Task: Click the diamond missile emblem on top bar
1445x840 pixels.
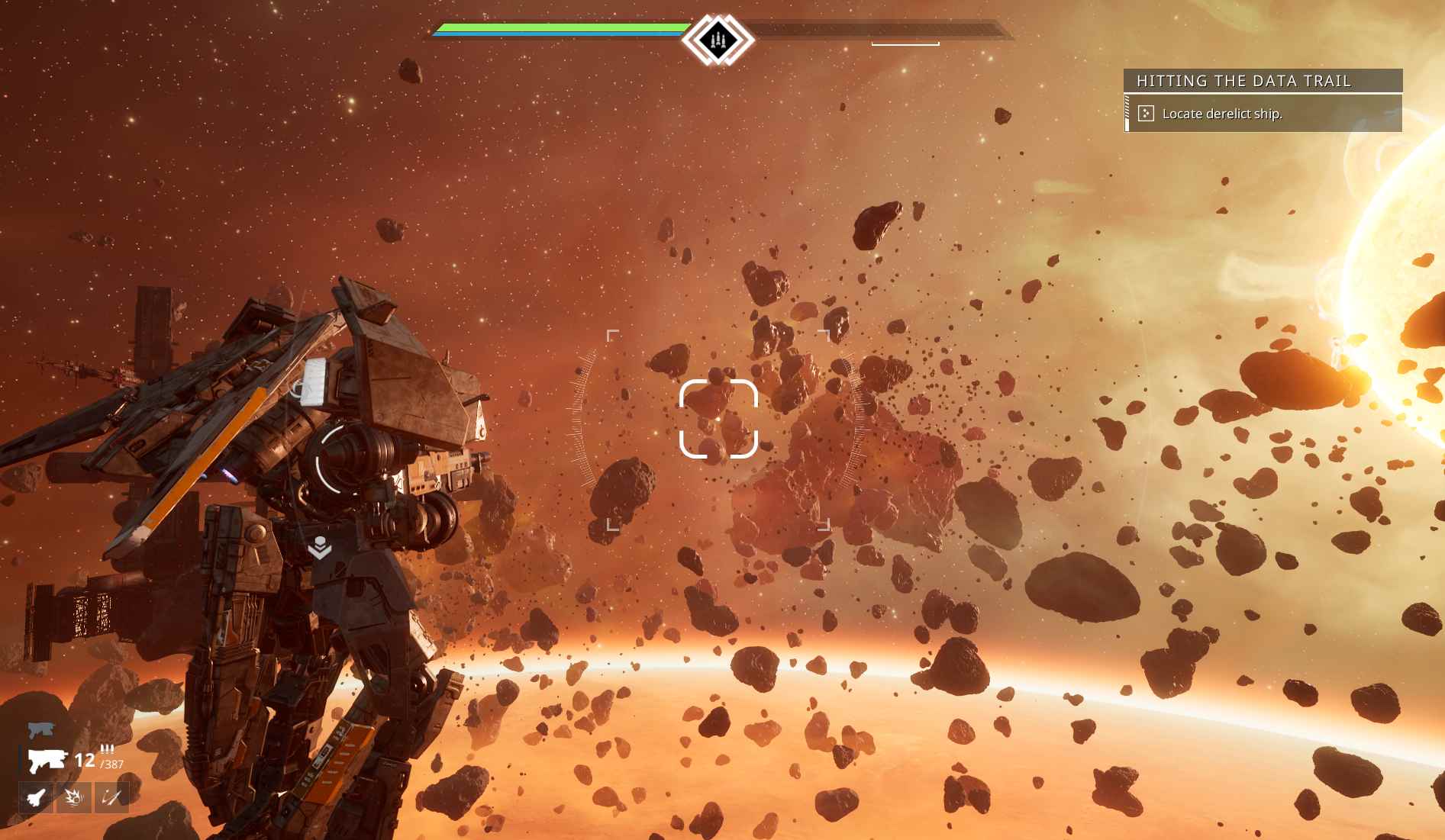Action: point(717,40)
